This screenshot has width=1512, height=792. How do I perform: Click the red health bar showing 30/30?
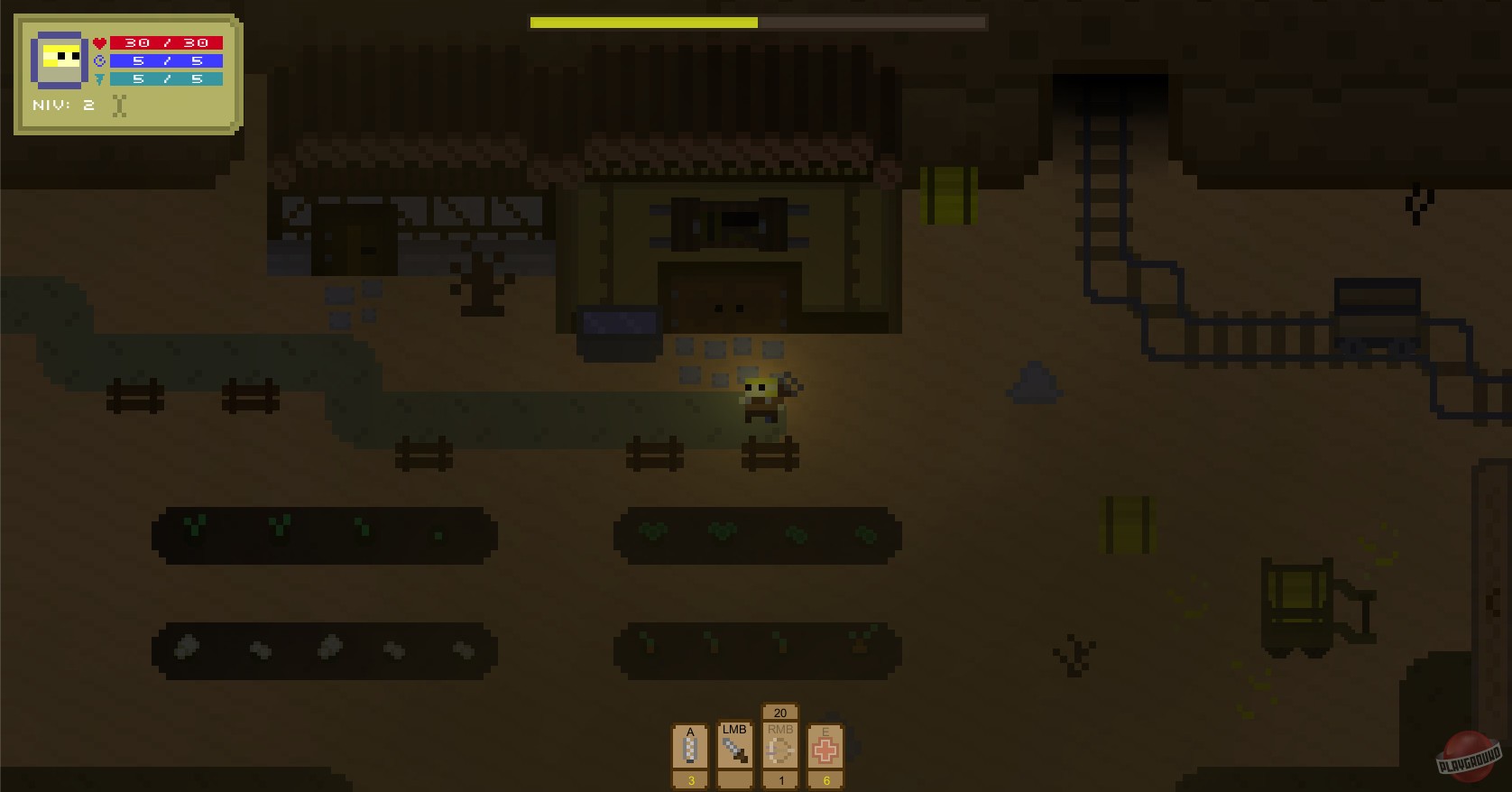click(x=167, y=41)
